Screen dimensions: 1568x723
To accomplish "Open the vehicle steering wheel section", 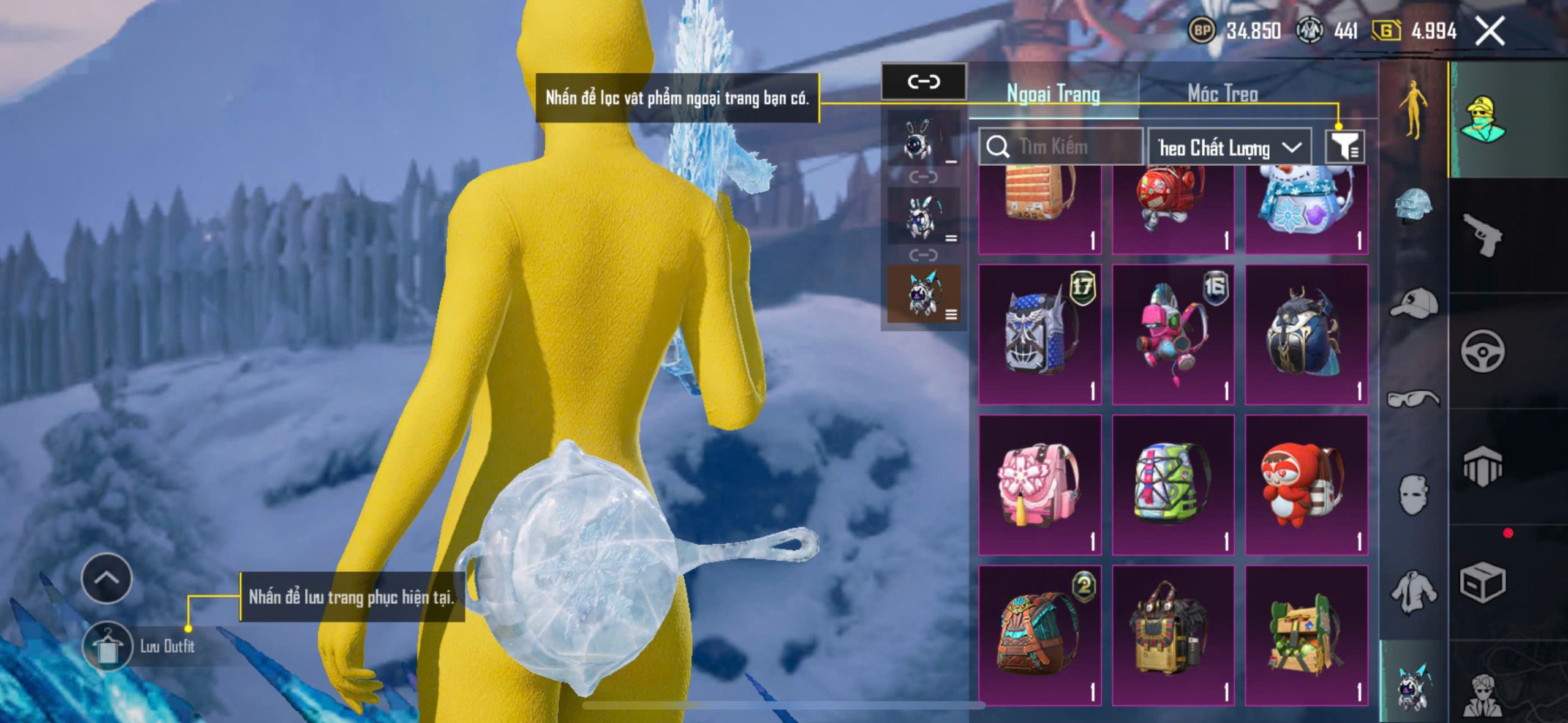I will coord(1482,351).
